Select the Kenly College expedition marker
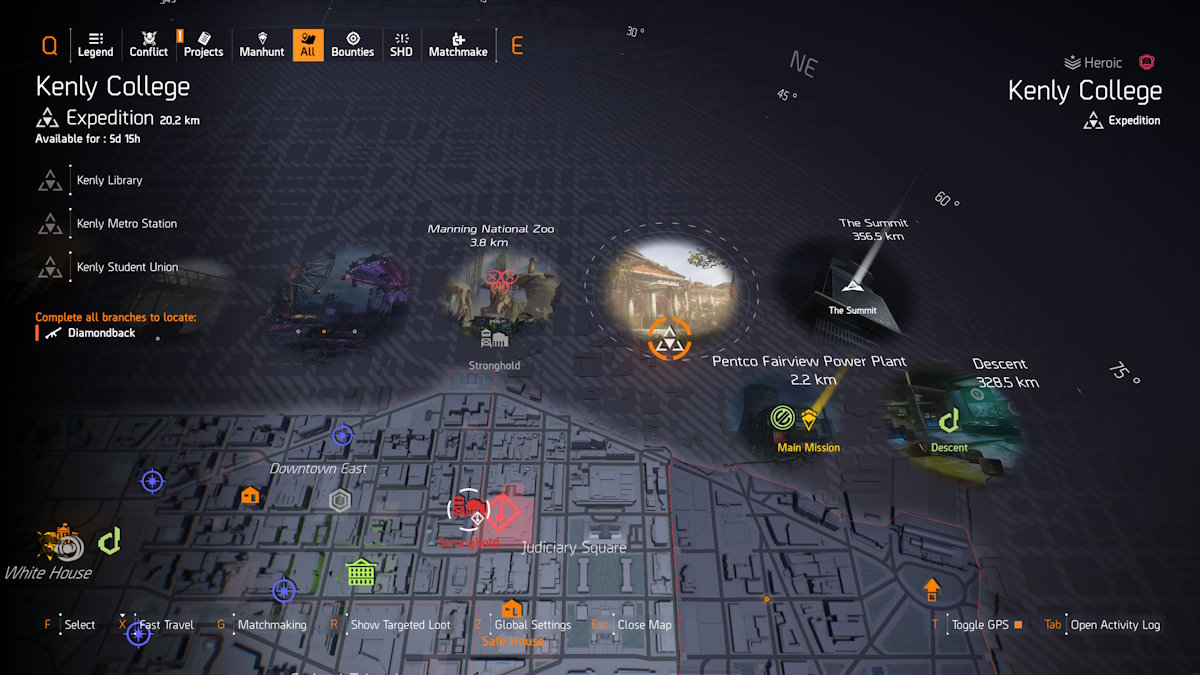Image resolution: width=1200 pixels, height=675 pixels. click(669, 338)
